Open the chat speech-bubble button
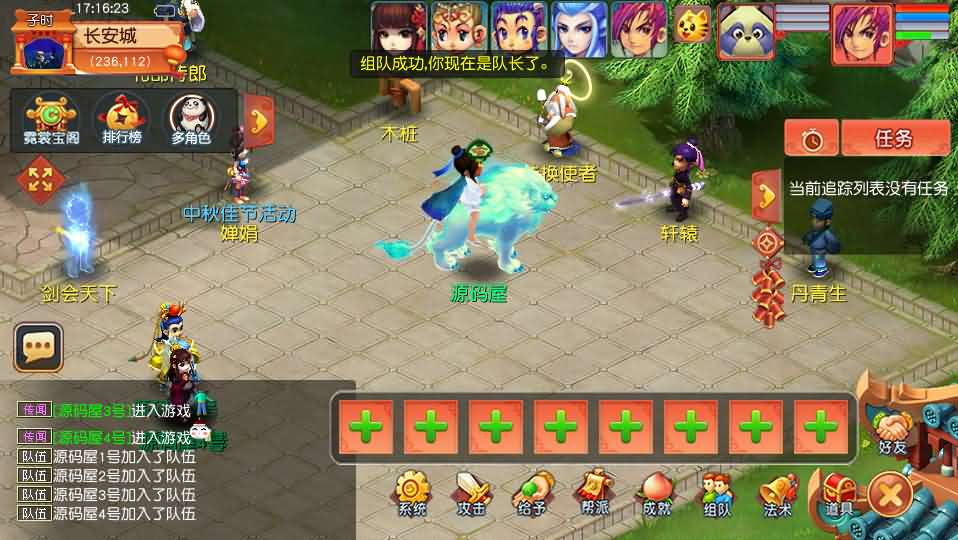Image resolution: width=958 pixels, height=540 pixels. pyautogui.click(x=38, y=347)
